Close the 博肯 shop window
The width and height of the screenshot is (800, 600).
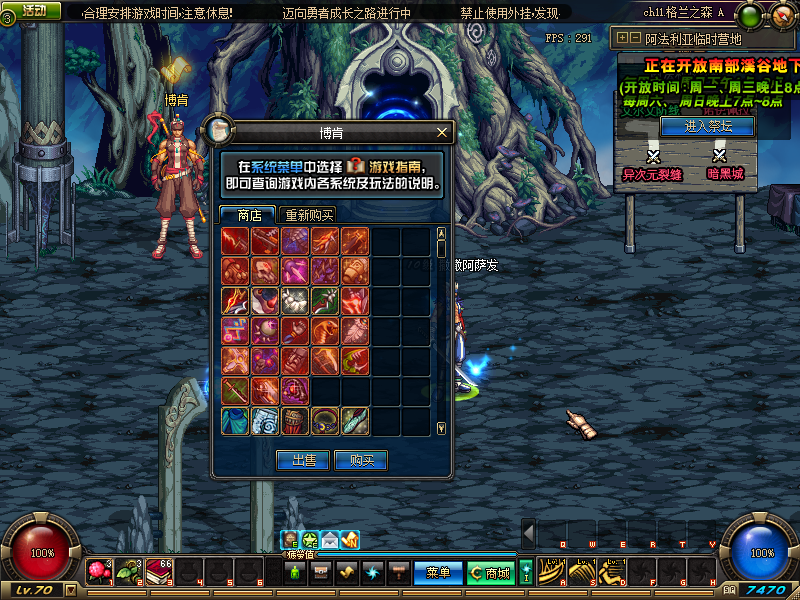coord(442,132)
